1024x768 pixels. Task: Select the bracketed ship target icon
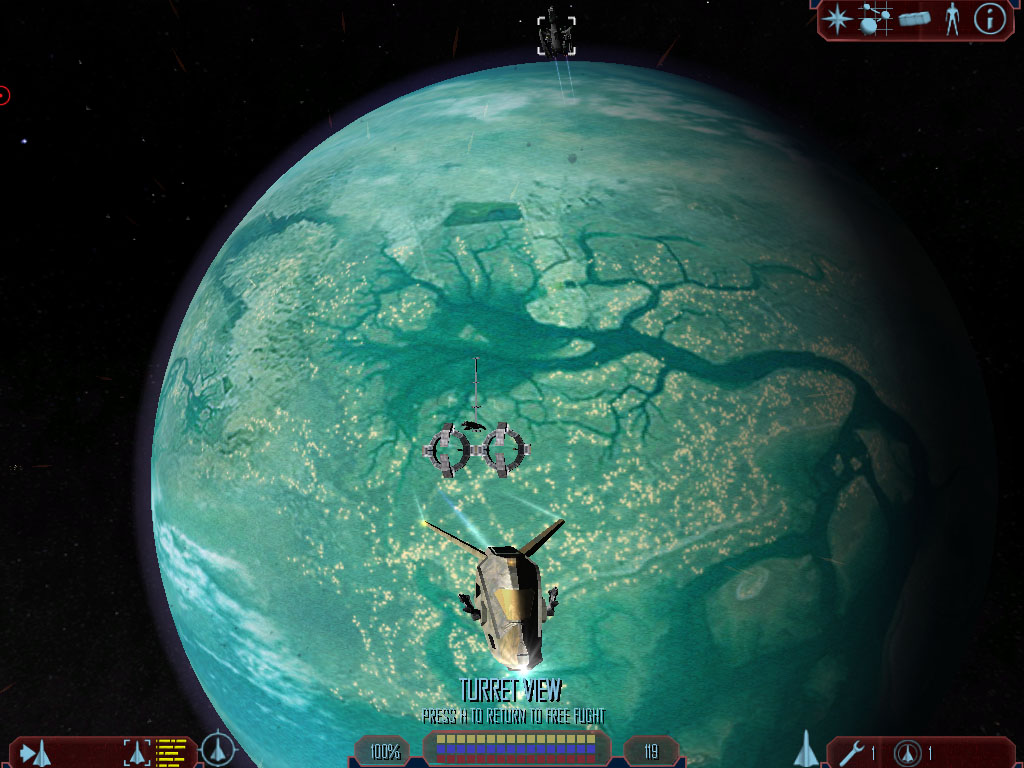point(136,752)
